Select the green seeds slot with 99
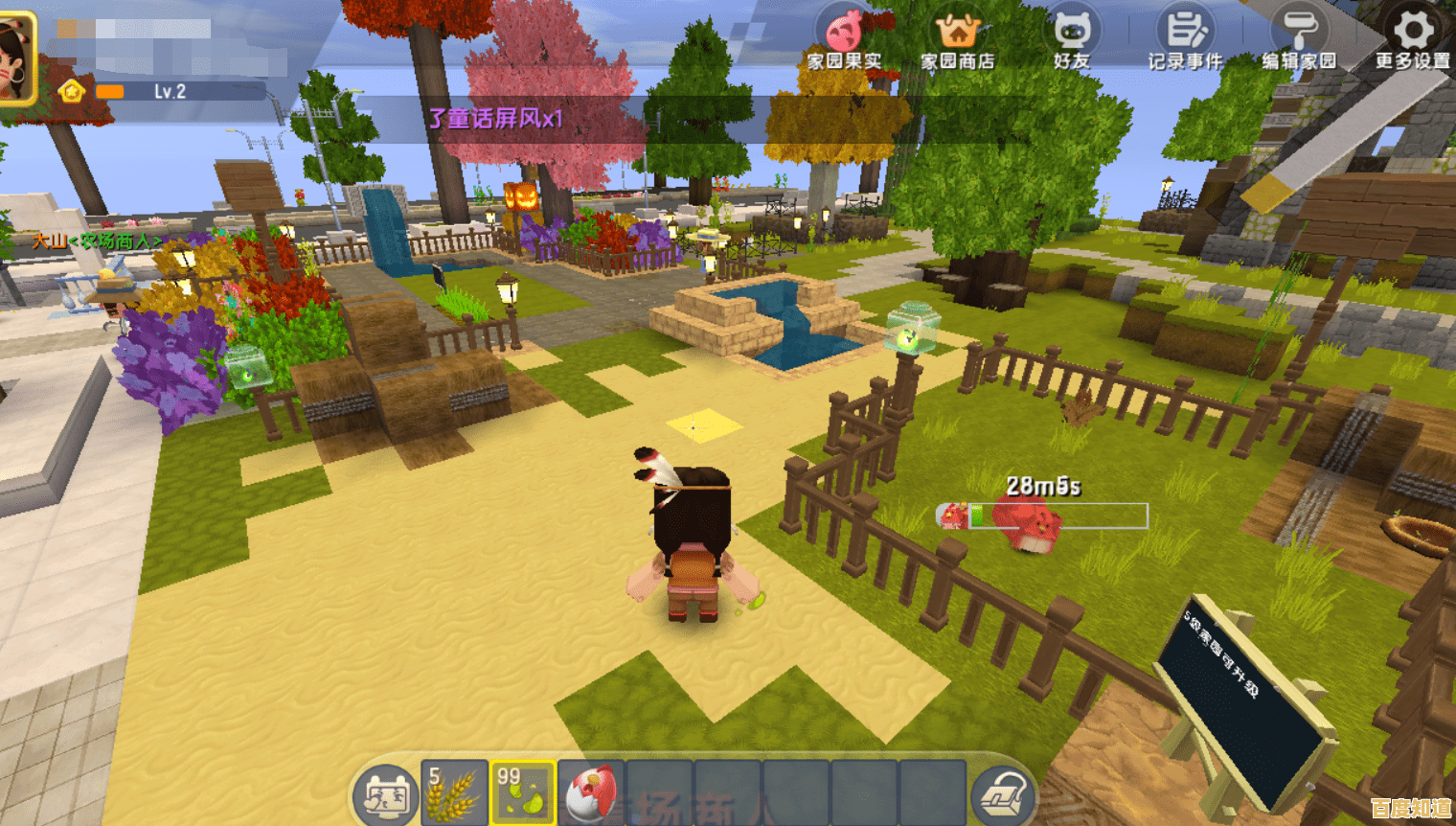This screenshot has height=826, width=1456. 523,792
